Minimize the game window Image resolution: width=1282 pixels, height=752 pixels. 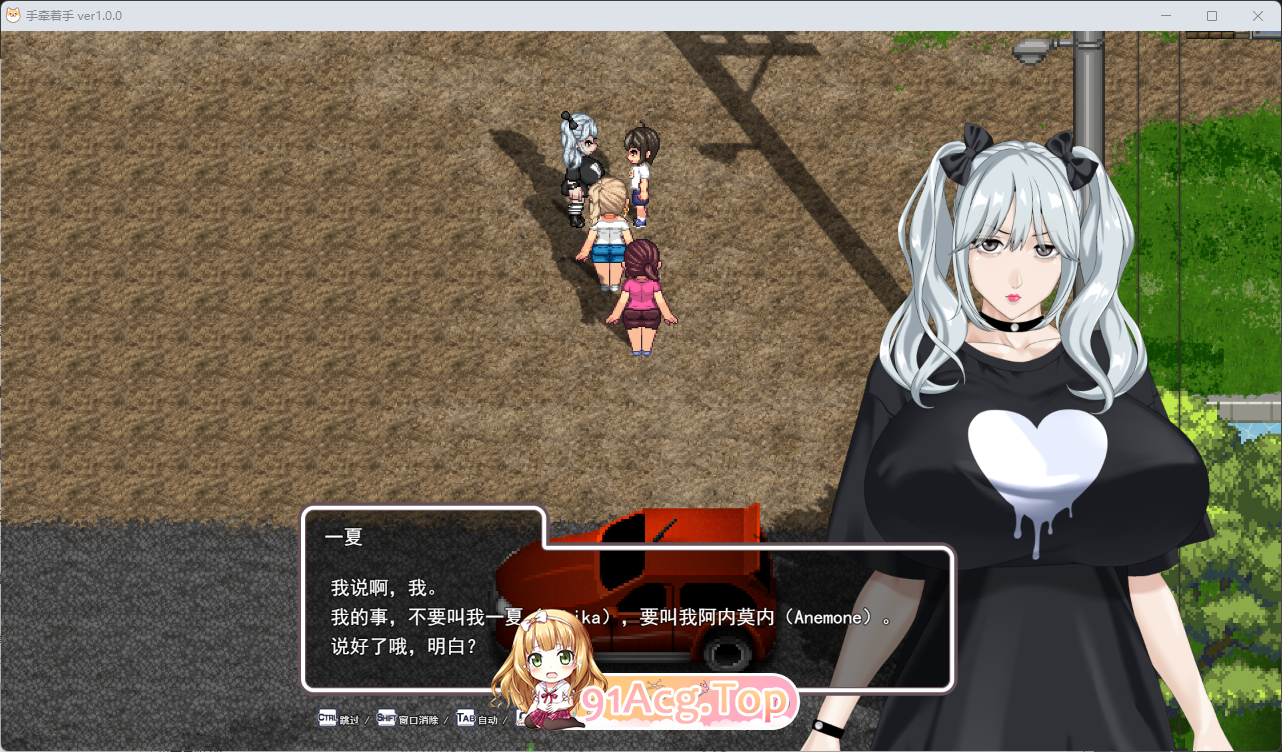click(x=1165, y=15)
